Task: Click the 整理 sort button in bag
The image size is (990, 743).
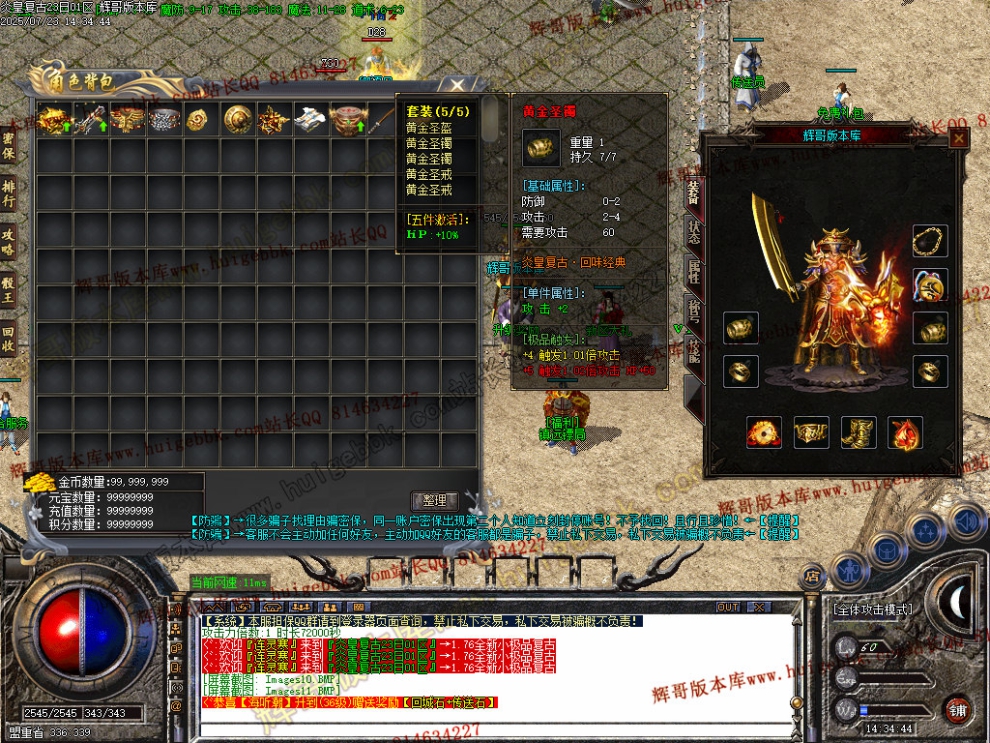Action: coord(436,500)
